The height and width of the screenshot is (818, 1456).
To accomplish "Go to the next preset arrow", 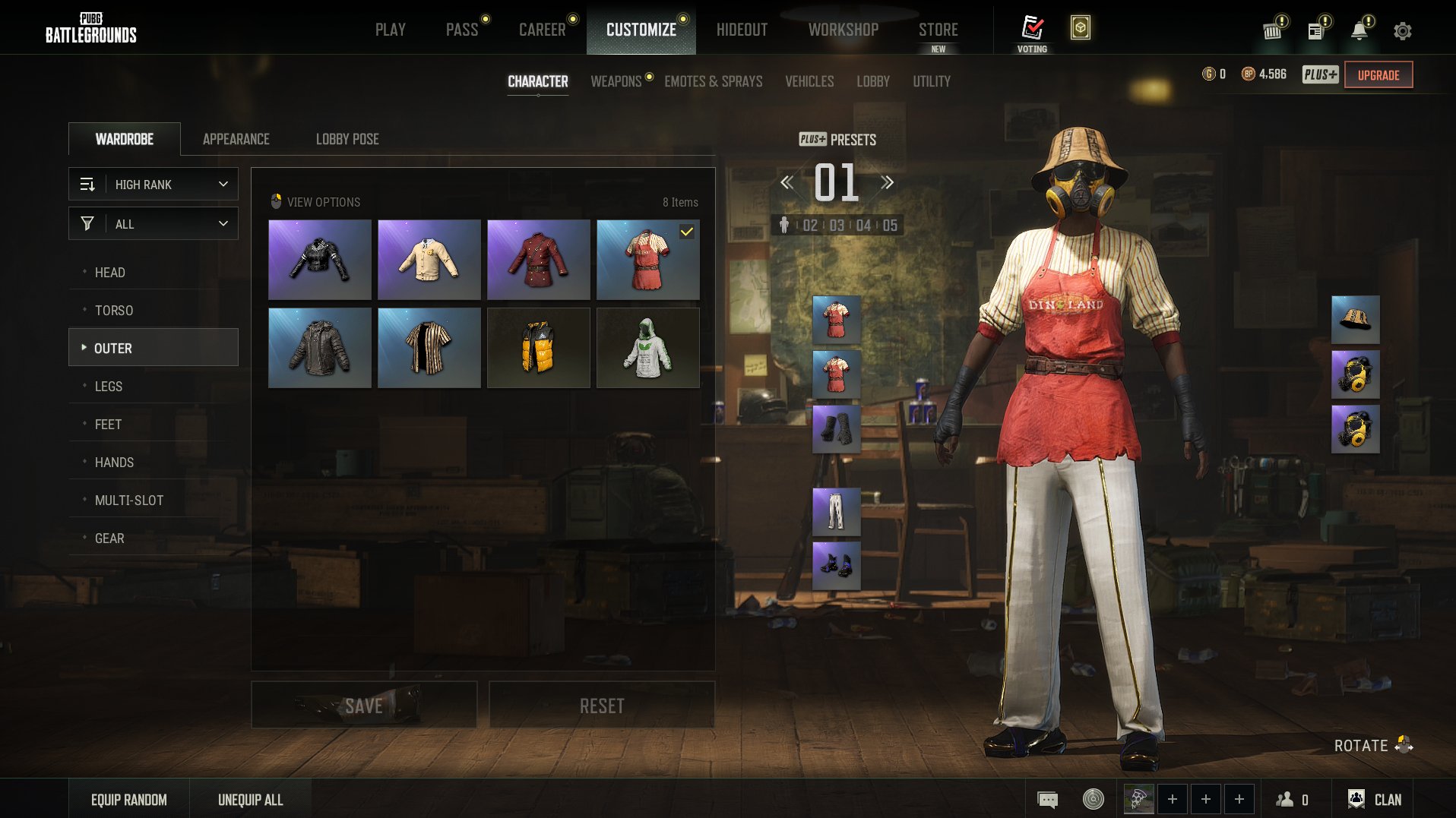I will pos(887,182).
